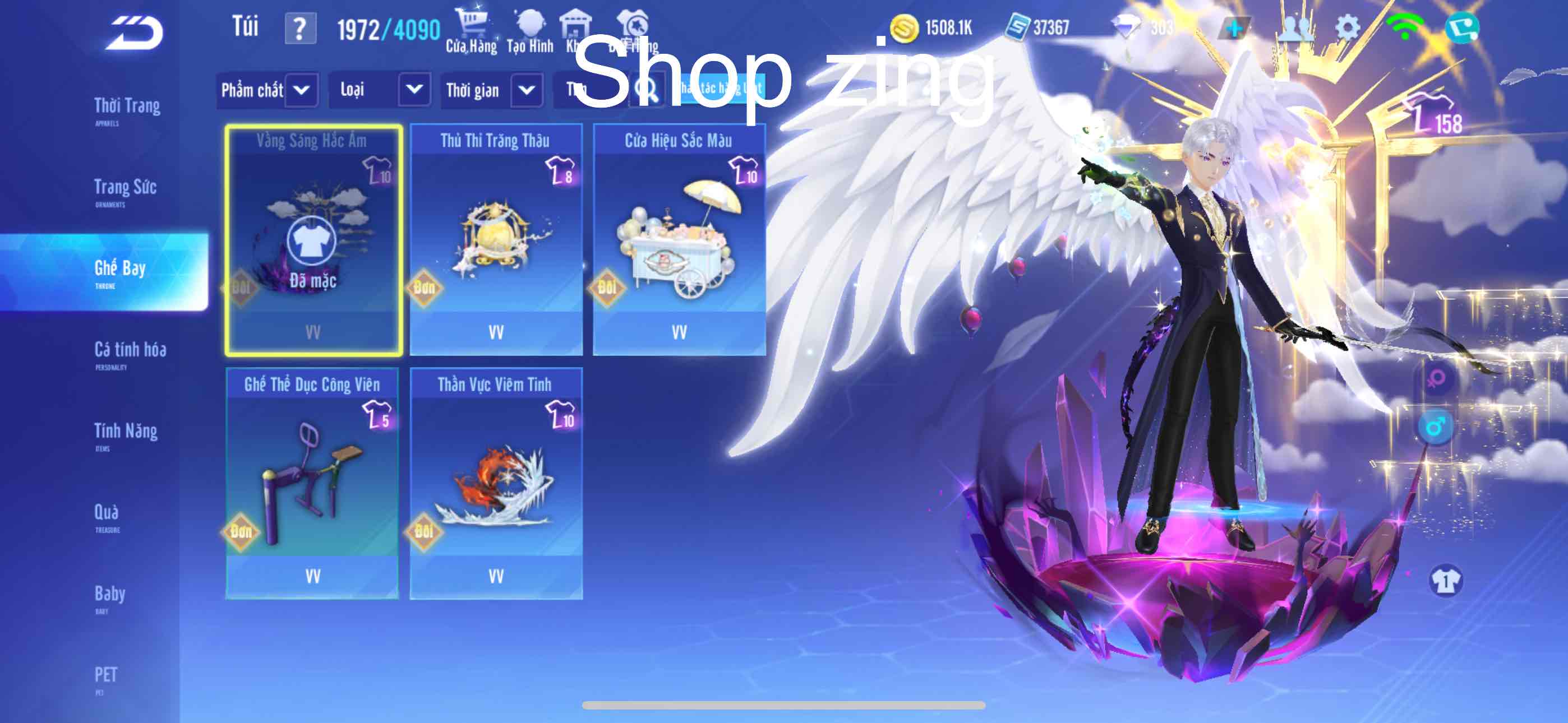Open the Thời Trang category
This screenshot has height=723, width=1568.
tap(127, 109)
